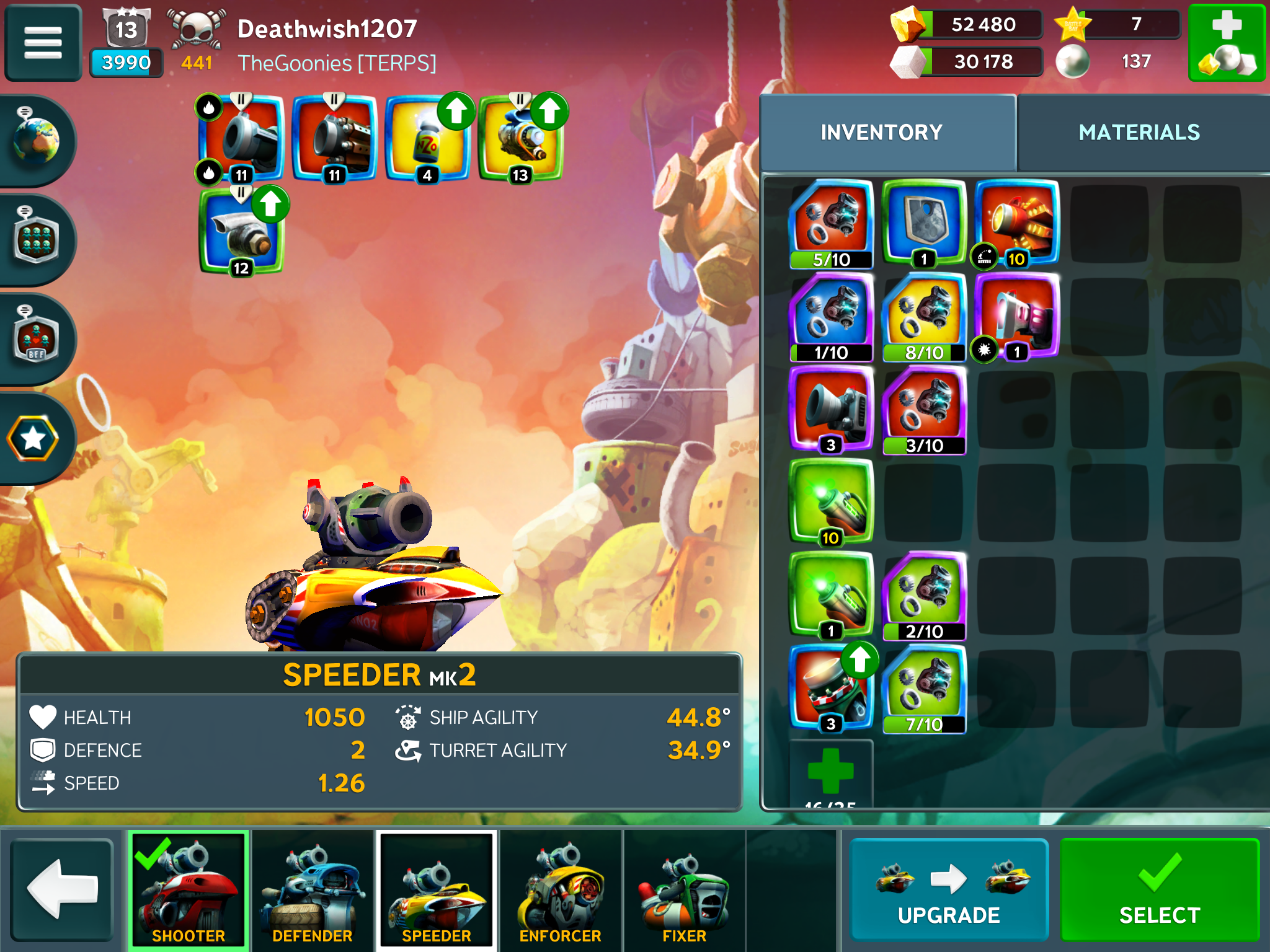Open the hamburger main menu
The image size is (1270, 952).
pos(43,43)
